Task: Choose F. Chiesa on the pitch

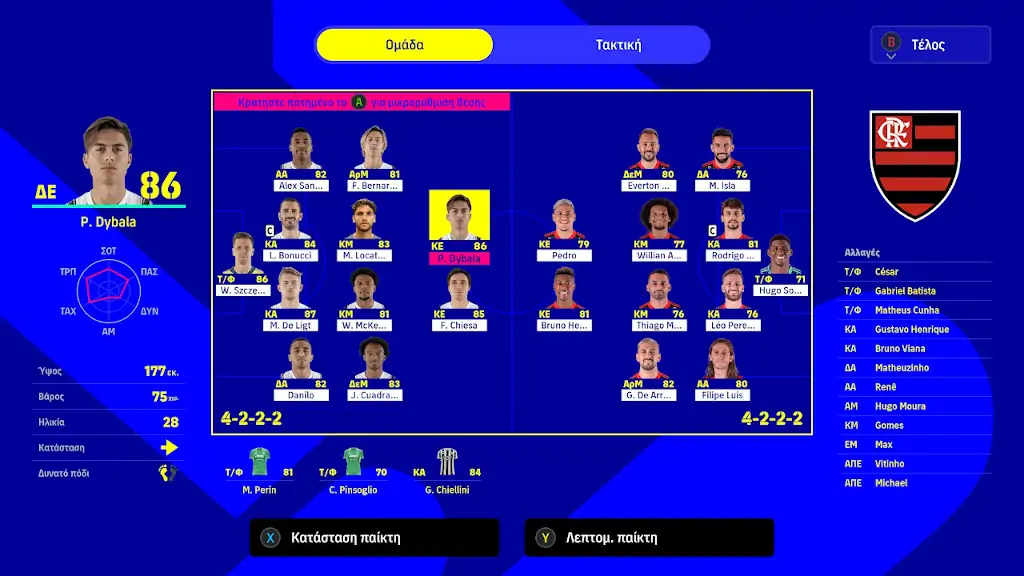Action: [459, 299]
